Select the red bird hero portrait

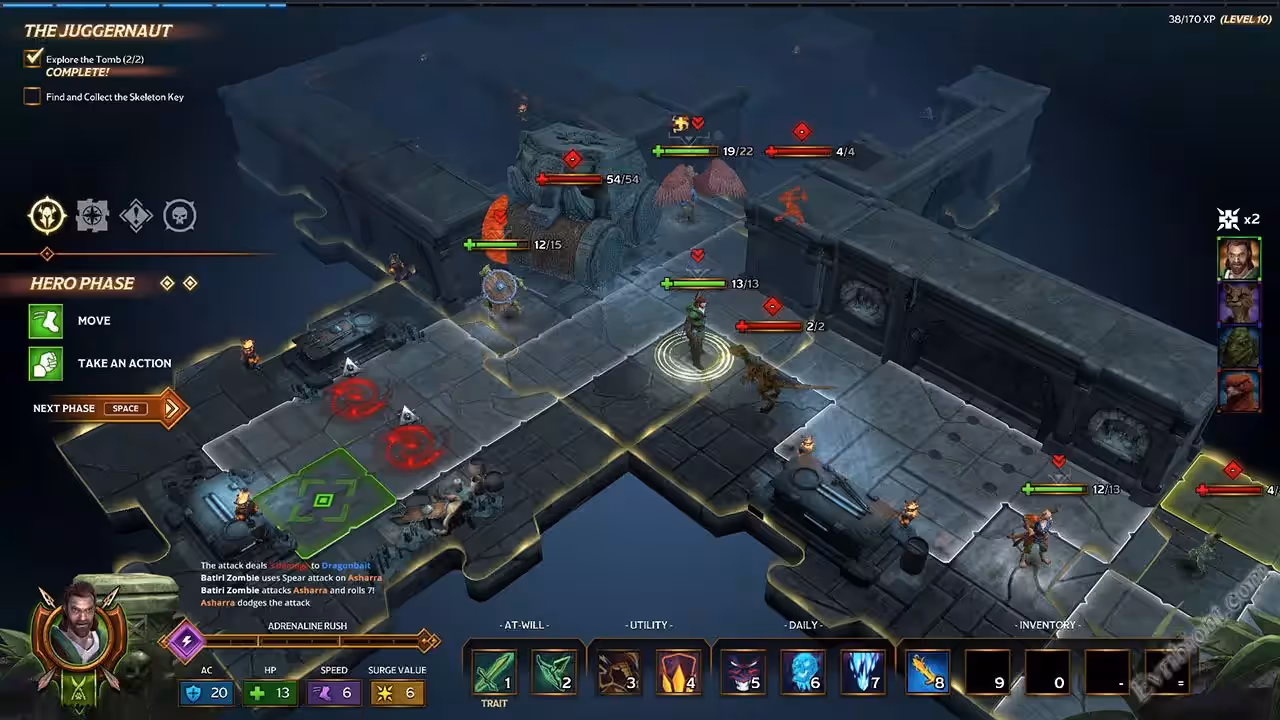tap(1238, 391)
